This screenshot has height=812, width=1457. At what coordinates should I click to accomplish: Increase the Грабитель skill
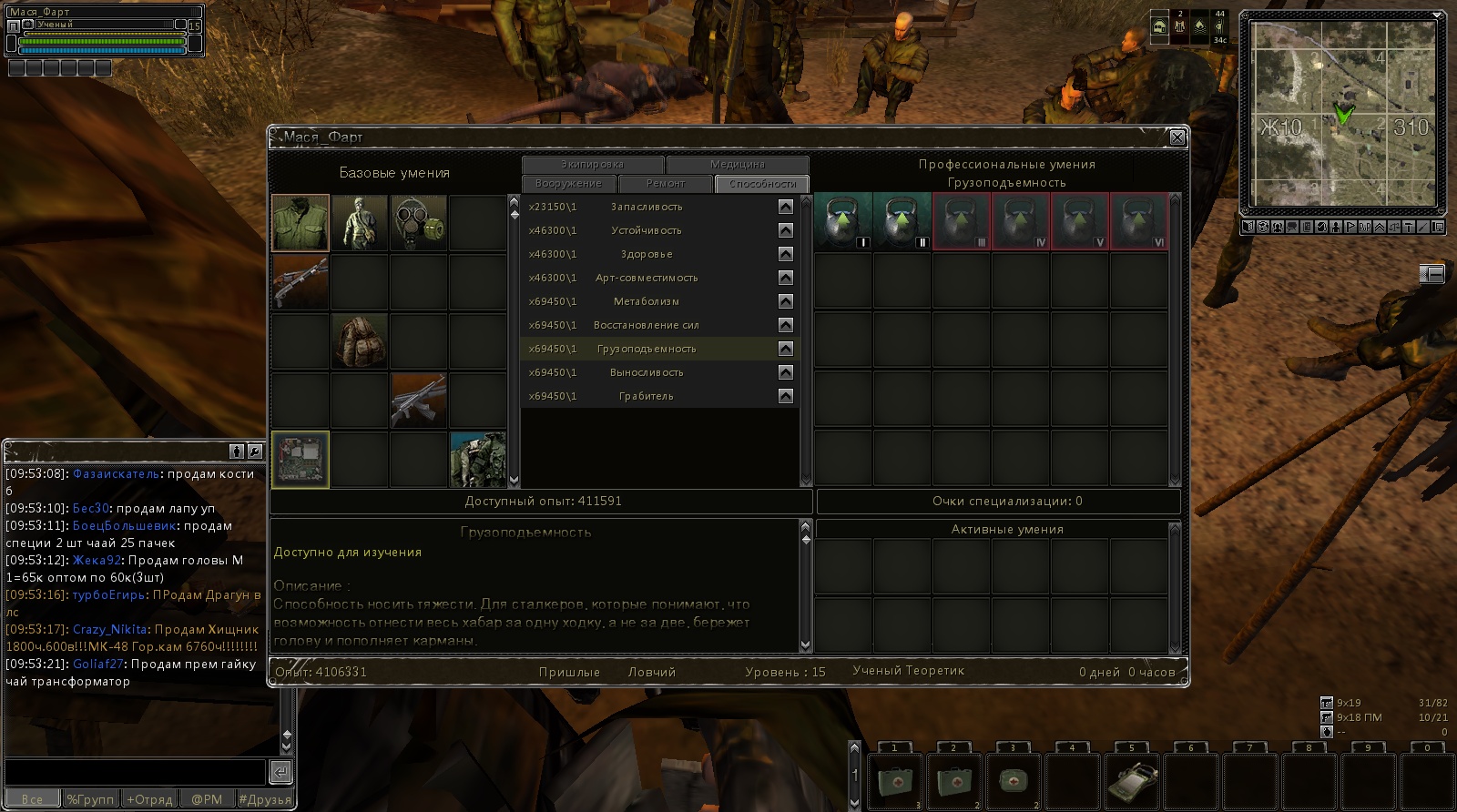786,396
